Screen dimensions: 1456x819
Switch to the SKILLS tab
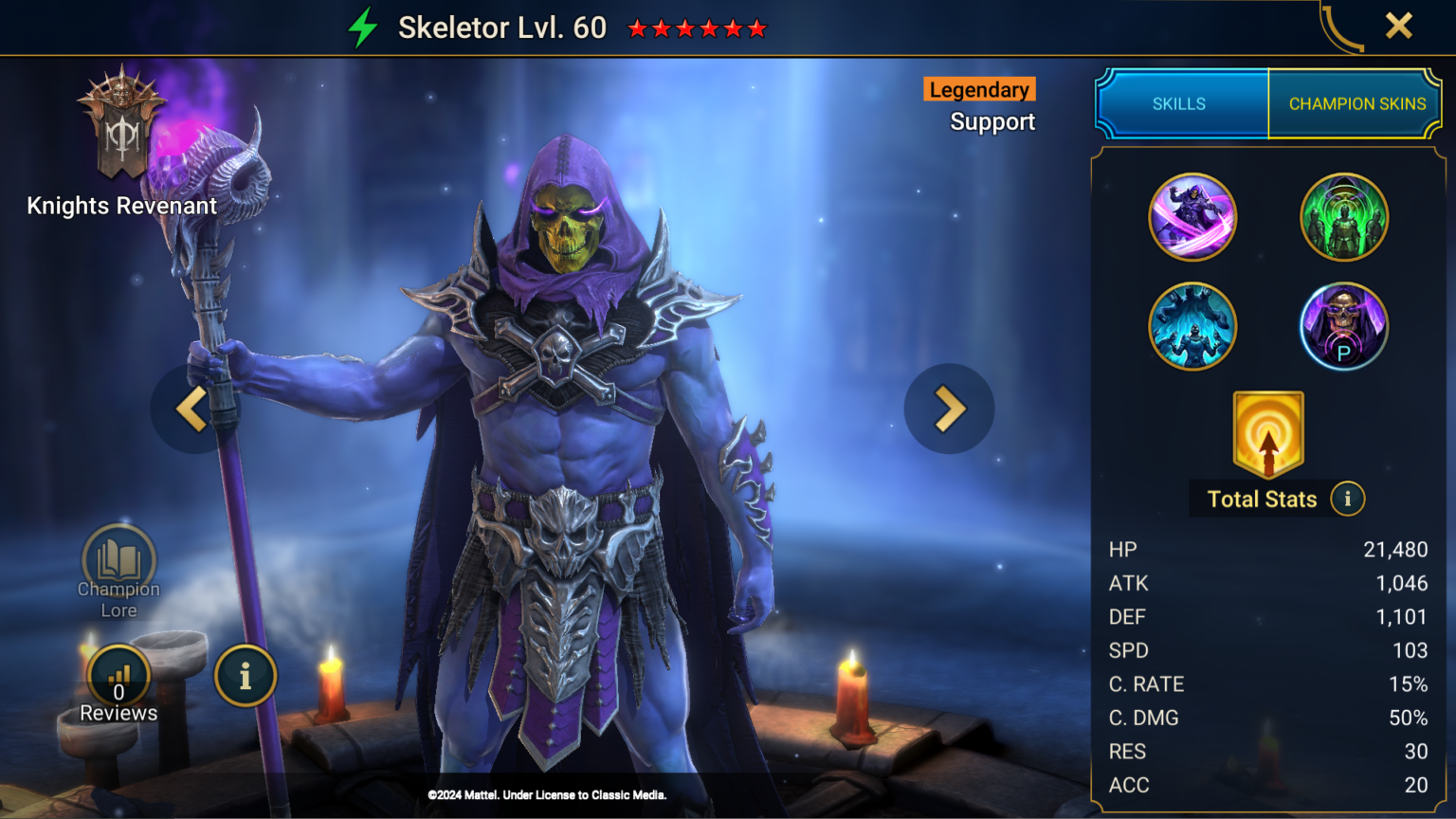coord(1180,104)
